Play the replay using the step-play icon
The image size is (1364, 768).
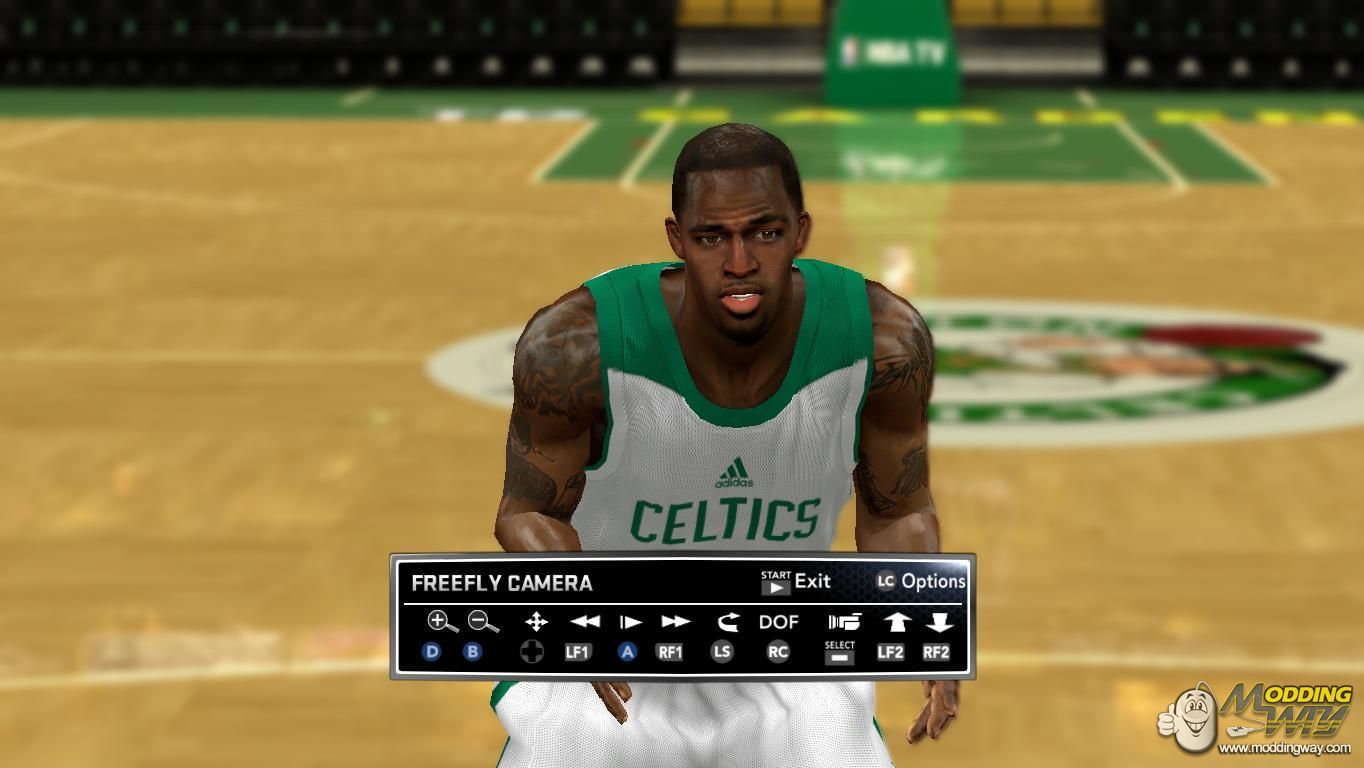point(630,622)
